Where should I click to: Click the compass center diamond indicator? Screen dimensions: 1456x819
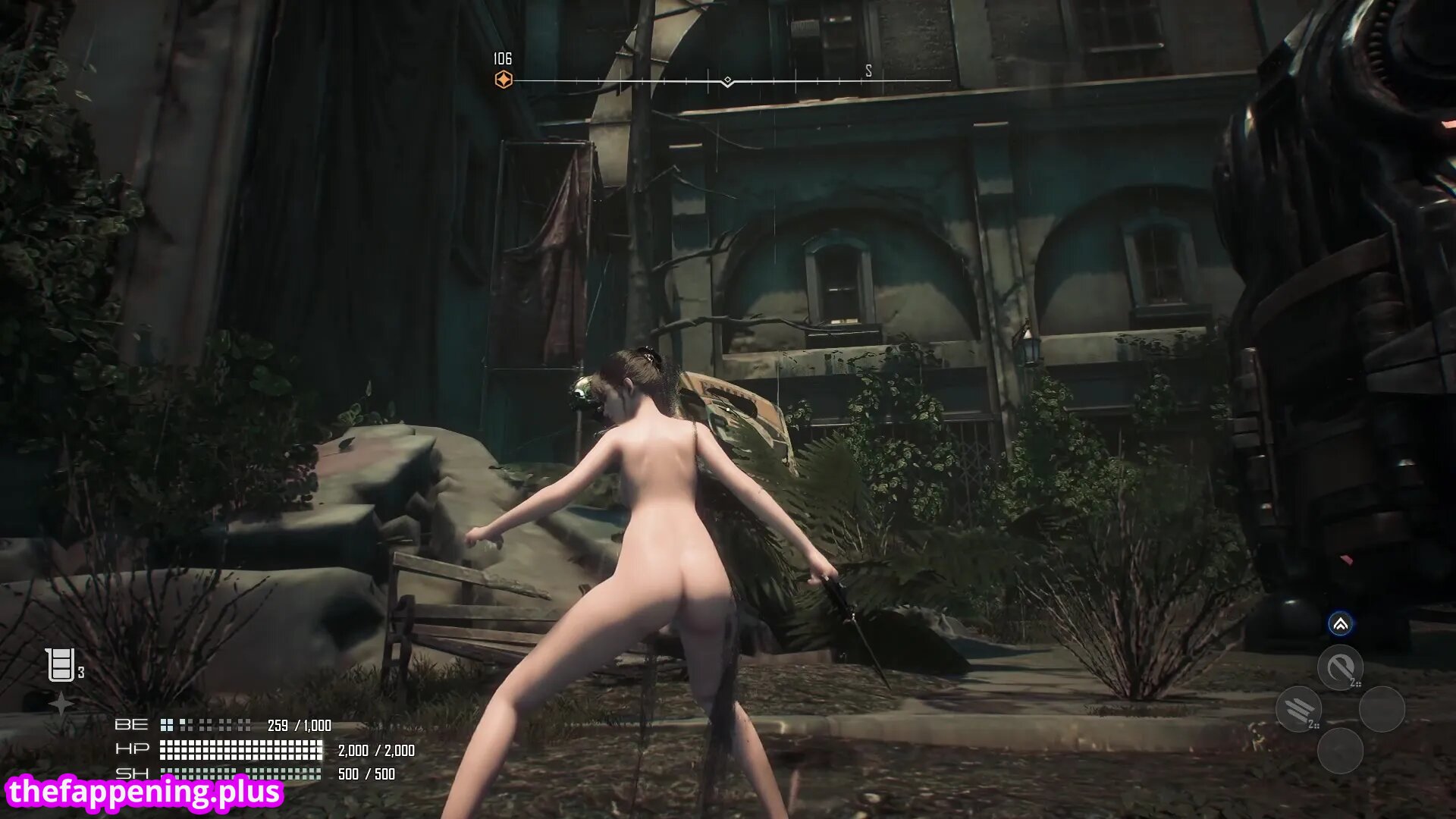(x=727, y=80)
